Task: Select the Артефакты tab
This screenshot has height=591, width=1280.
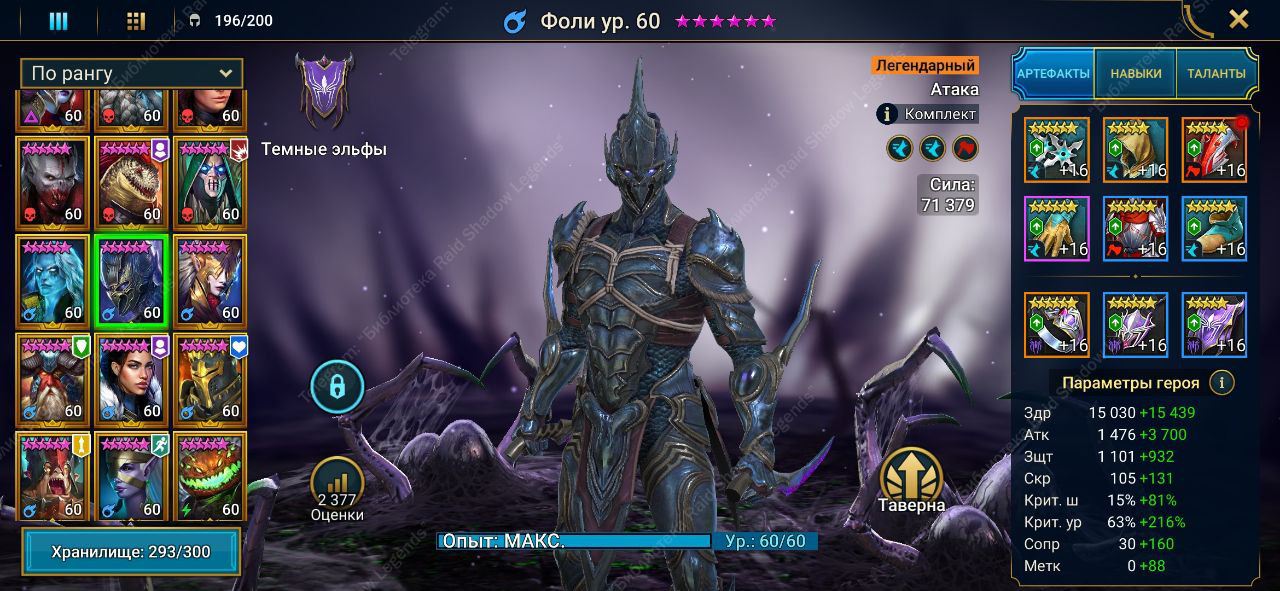Action: (1054, 73)
